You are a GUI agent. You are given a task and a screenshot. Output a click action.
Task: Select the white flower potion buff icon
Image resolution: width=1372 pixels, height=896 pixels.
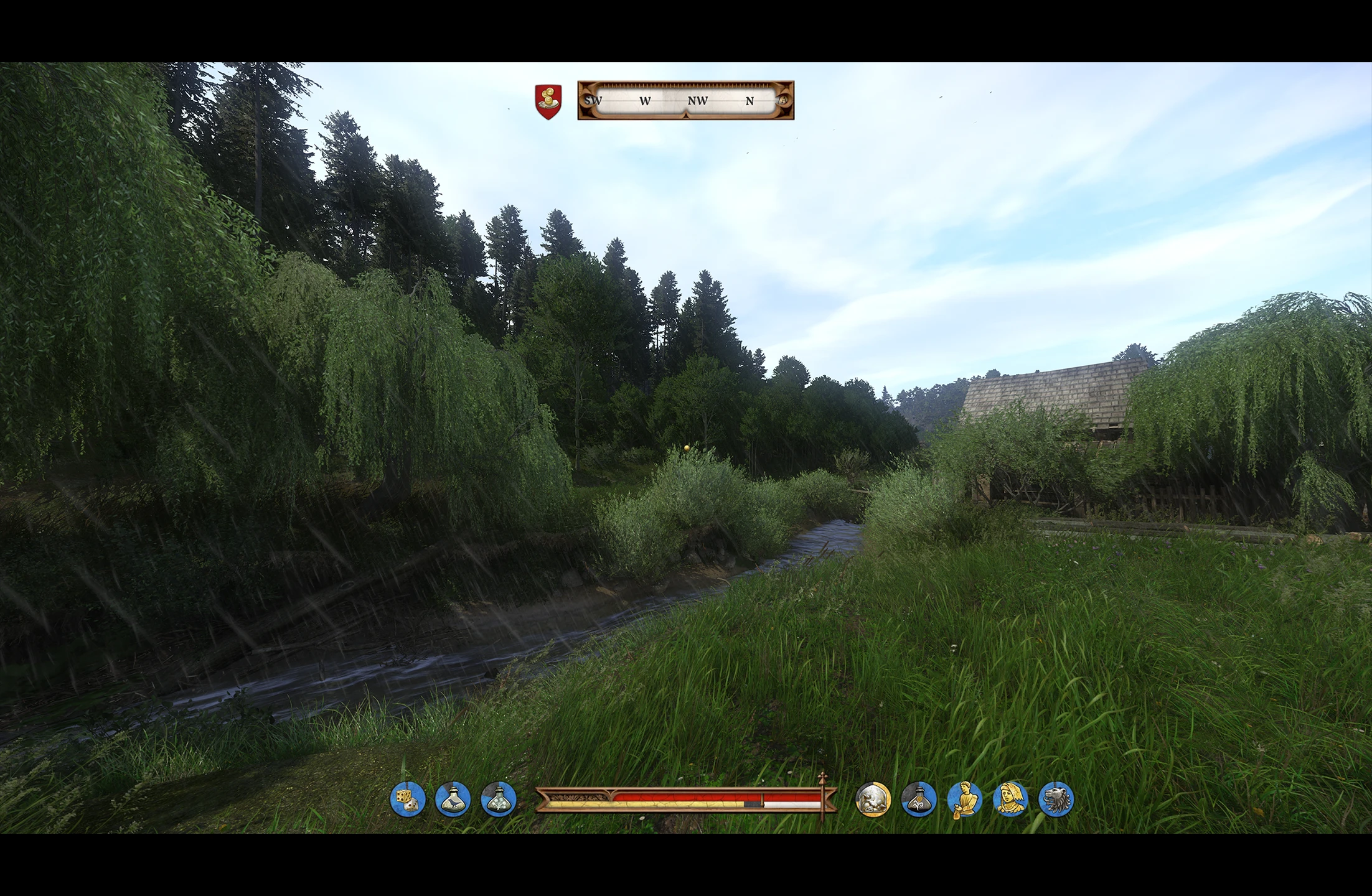pyautogui.click(x=499, y=799)
